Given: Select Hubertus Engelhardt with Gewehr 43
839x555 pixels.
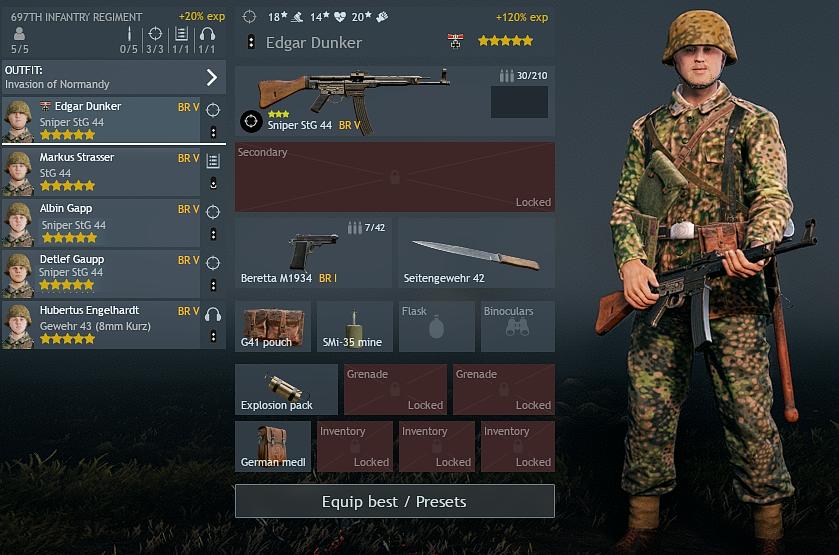Looking at the screenshot, I should [100, 325].
